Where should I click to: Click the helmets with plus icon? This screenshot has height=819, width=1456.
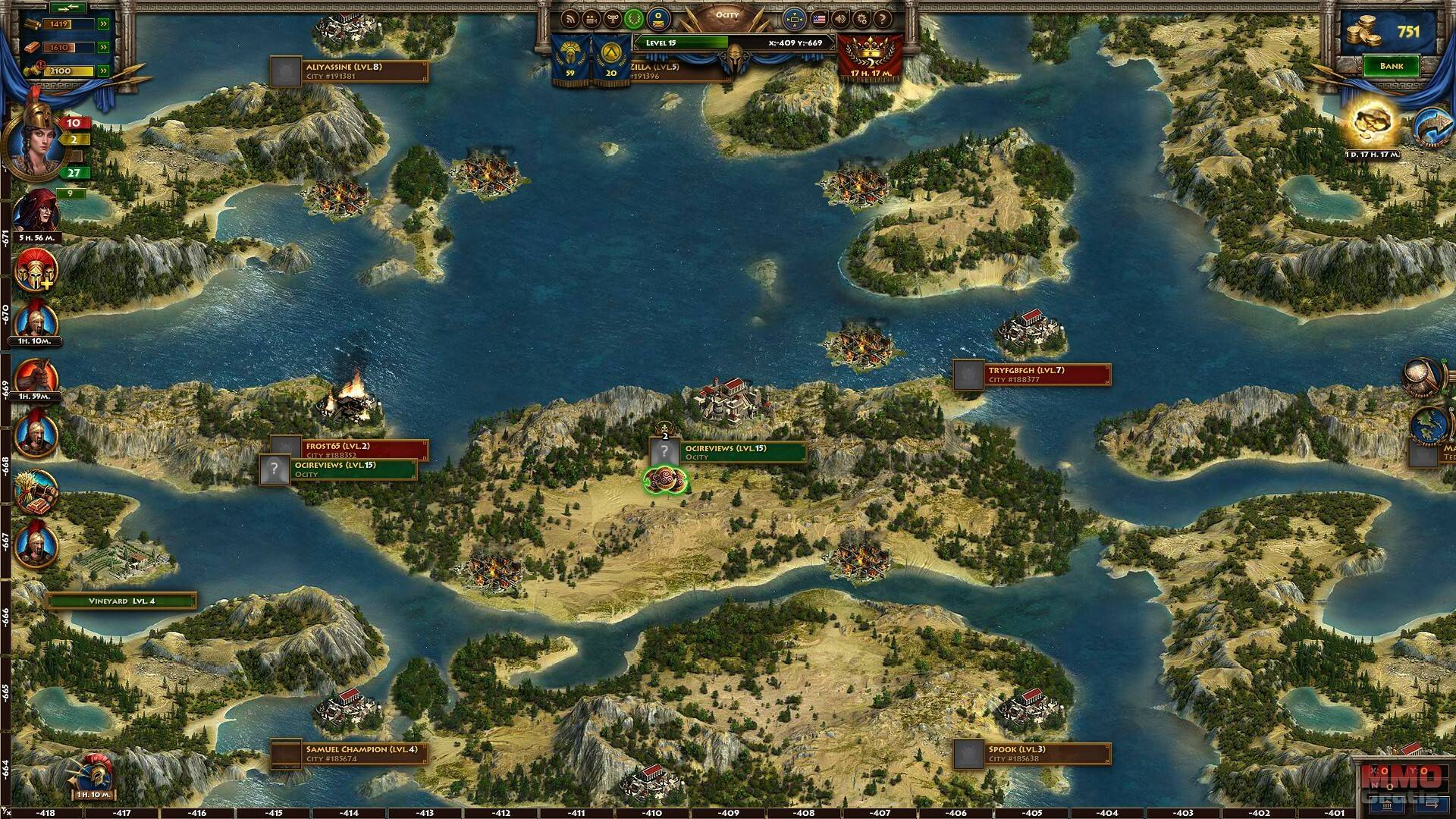(36, 271)
